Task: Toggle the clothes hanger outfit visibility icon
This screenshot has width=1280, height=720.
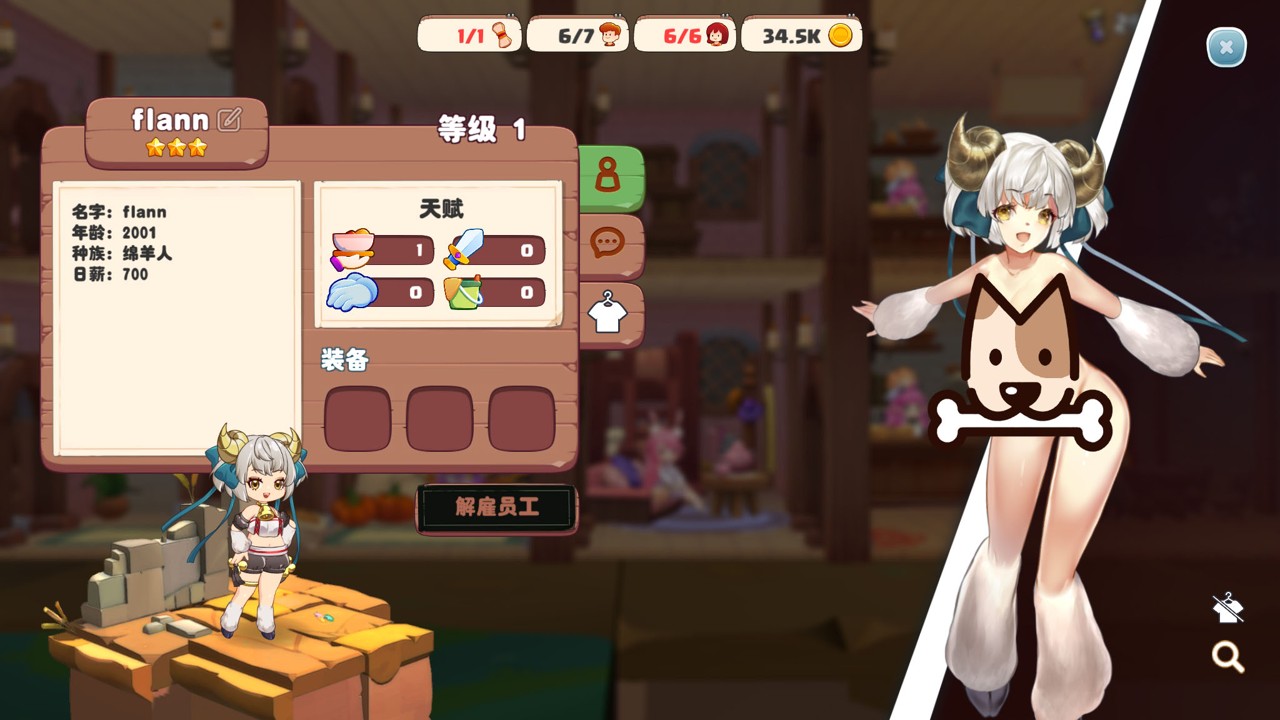Action: (1227, 607)
